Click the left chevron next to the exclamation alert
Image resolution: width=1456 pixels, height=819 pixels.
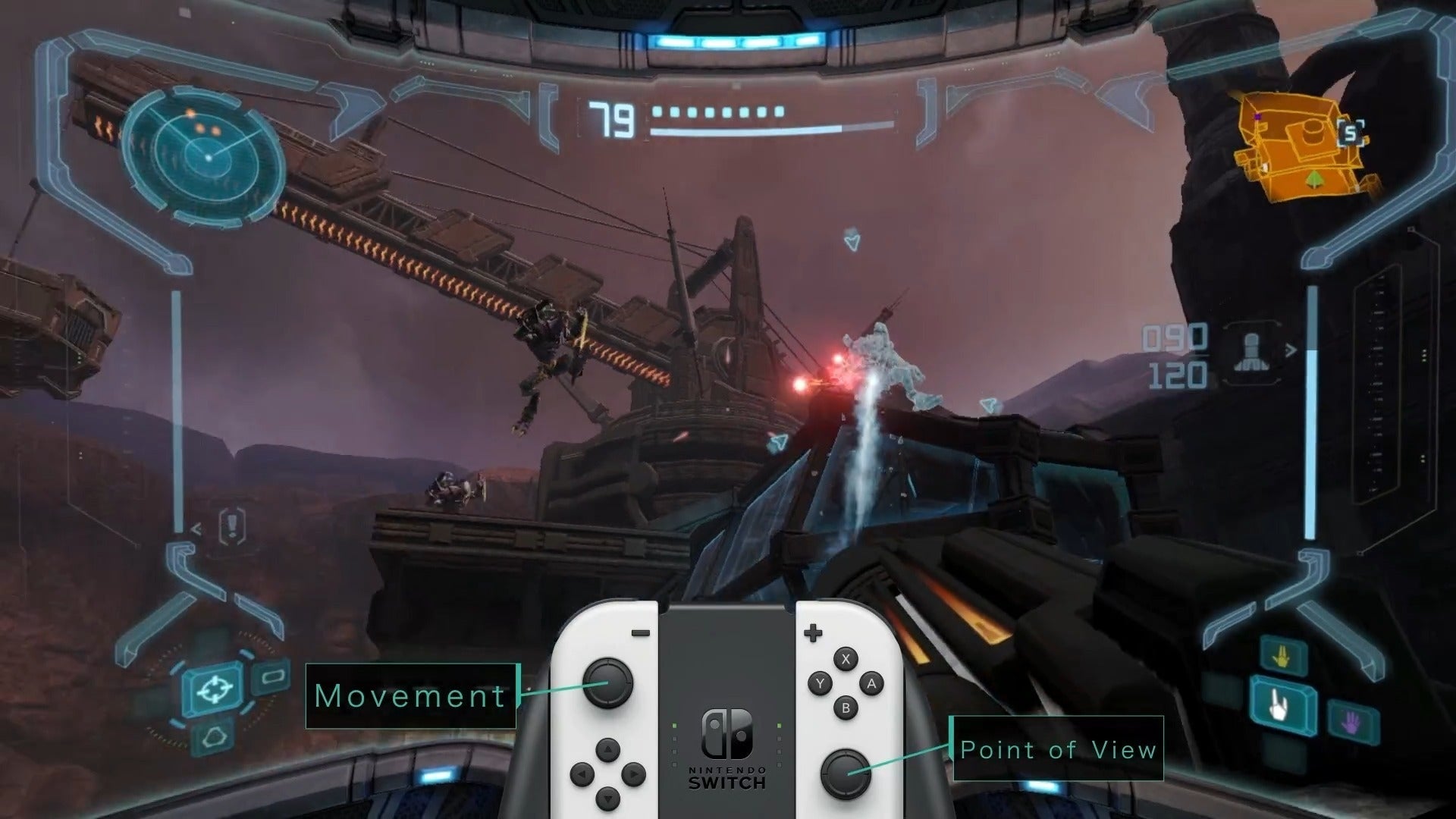coord(196,529)
